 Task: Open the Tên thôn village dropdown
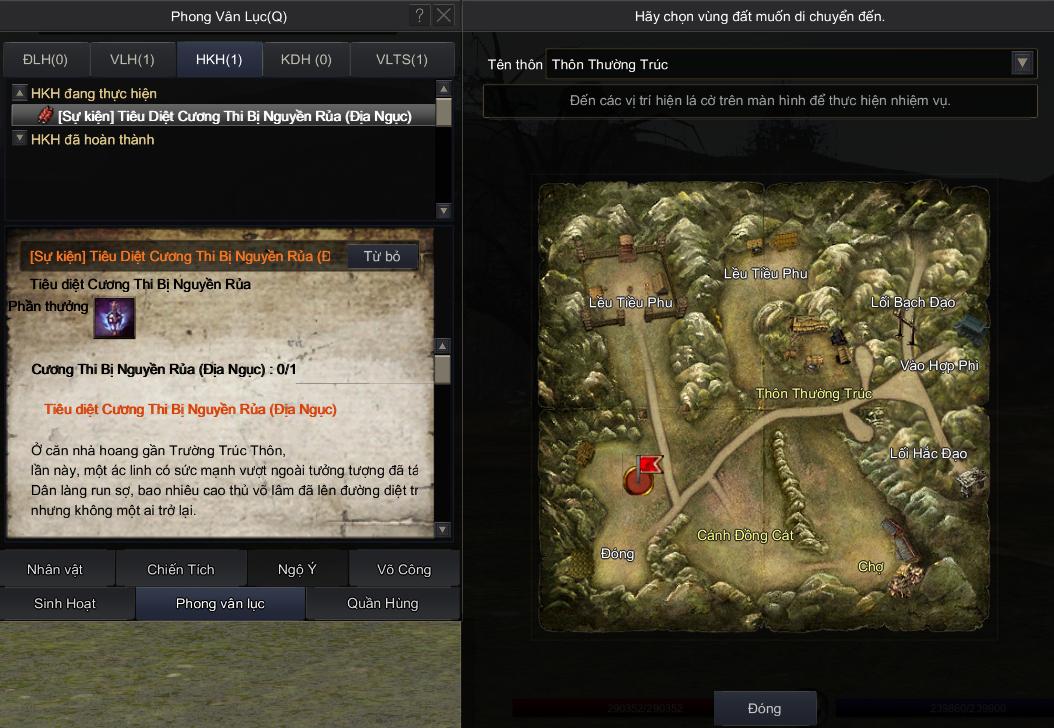coord(1022,63)
